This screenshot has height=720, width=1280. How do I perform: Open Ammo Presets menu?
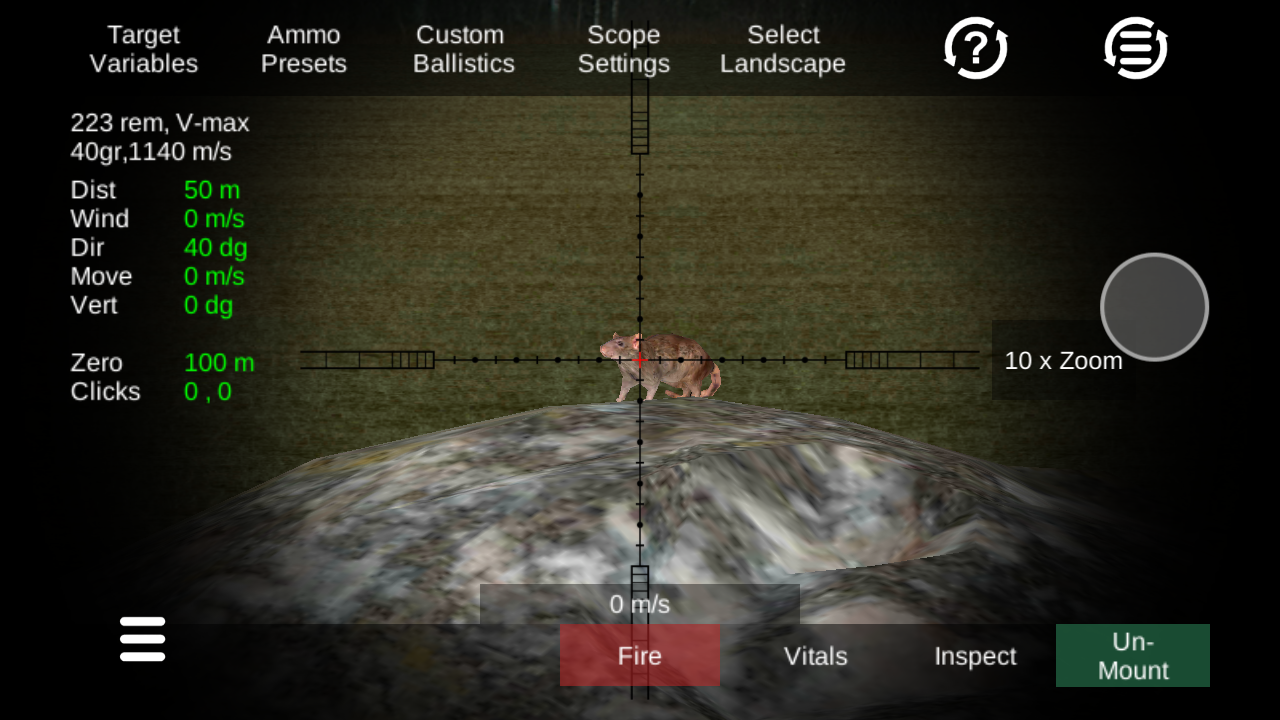[x=304, y=49]
